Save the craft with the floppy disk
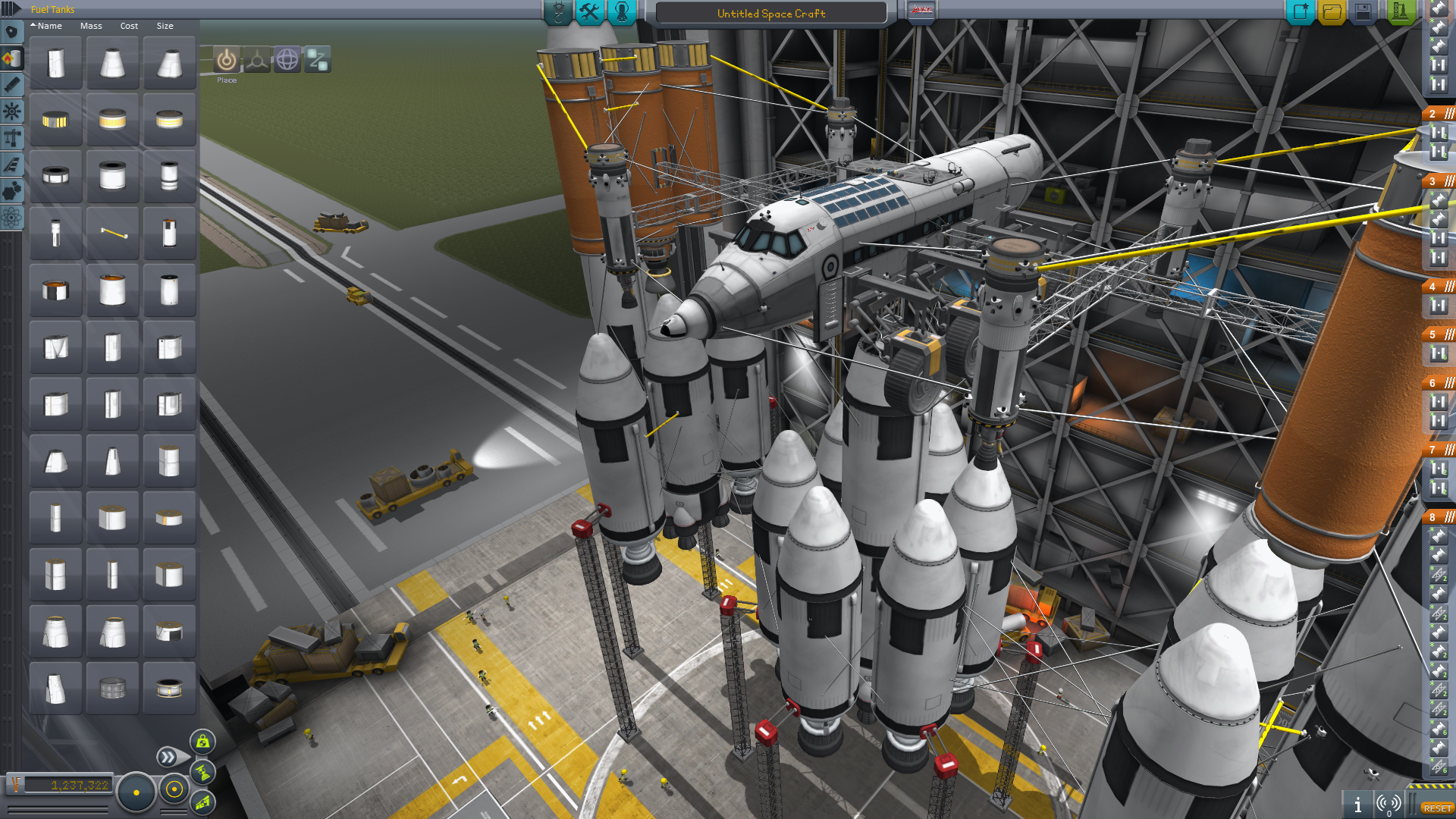The image size is (1456, 819). tap(1363, 12)
